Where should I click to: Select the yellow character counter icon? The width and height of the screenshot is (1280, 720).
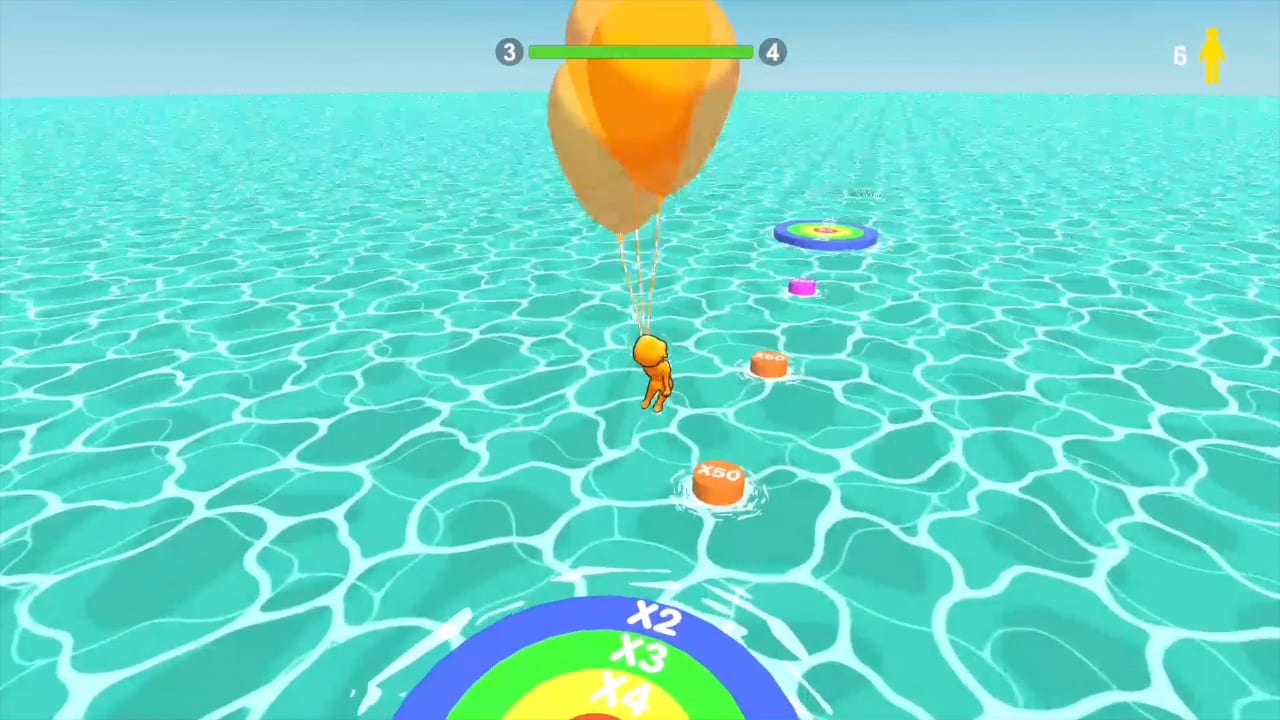[x=1213, y=55]
